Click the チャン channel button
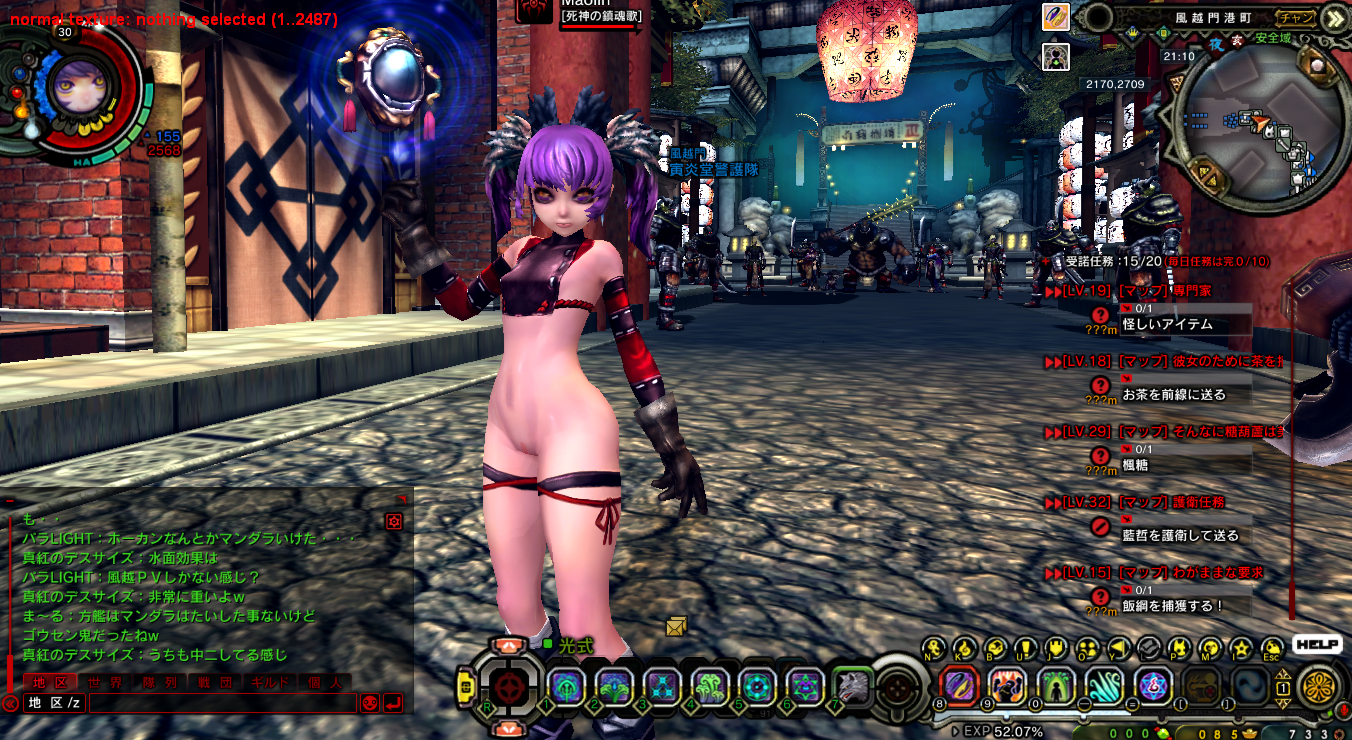The image size is (1352, 740). click(1296, 17)
